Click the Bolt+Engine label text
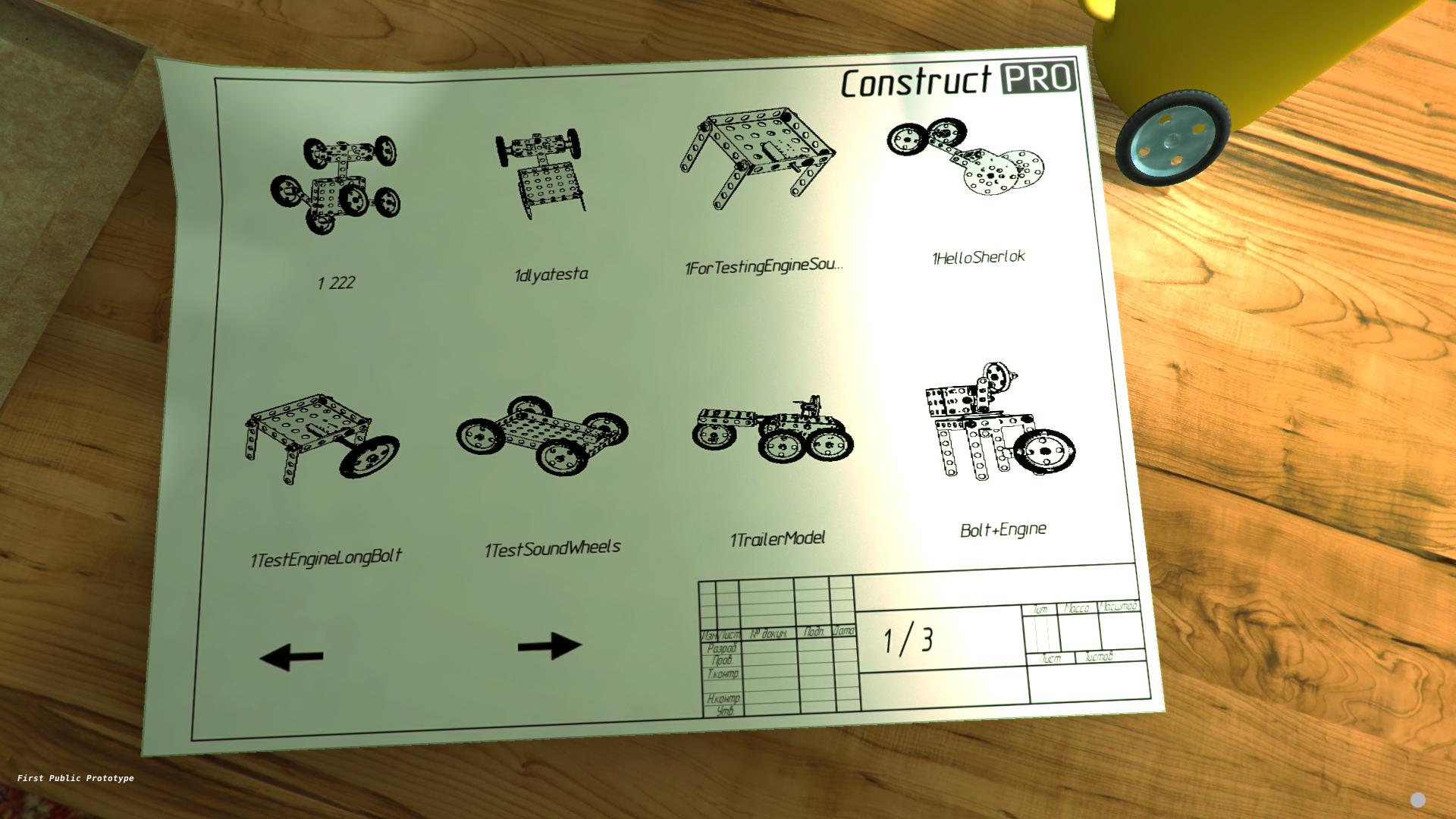 (x=1003, y=529)
